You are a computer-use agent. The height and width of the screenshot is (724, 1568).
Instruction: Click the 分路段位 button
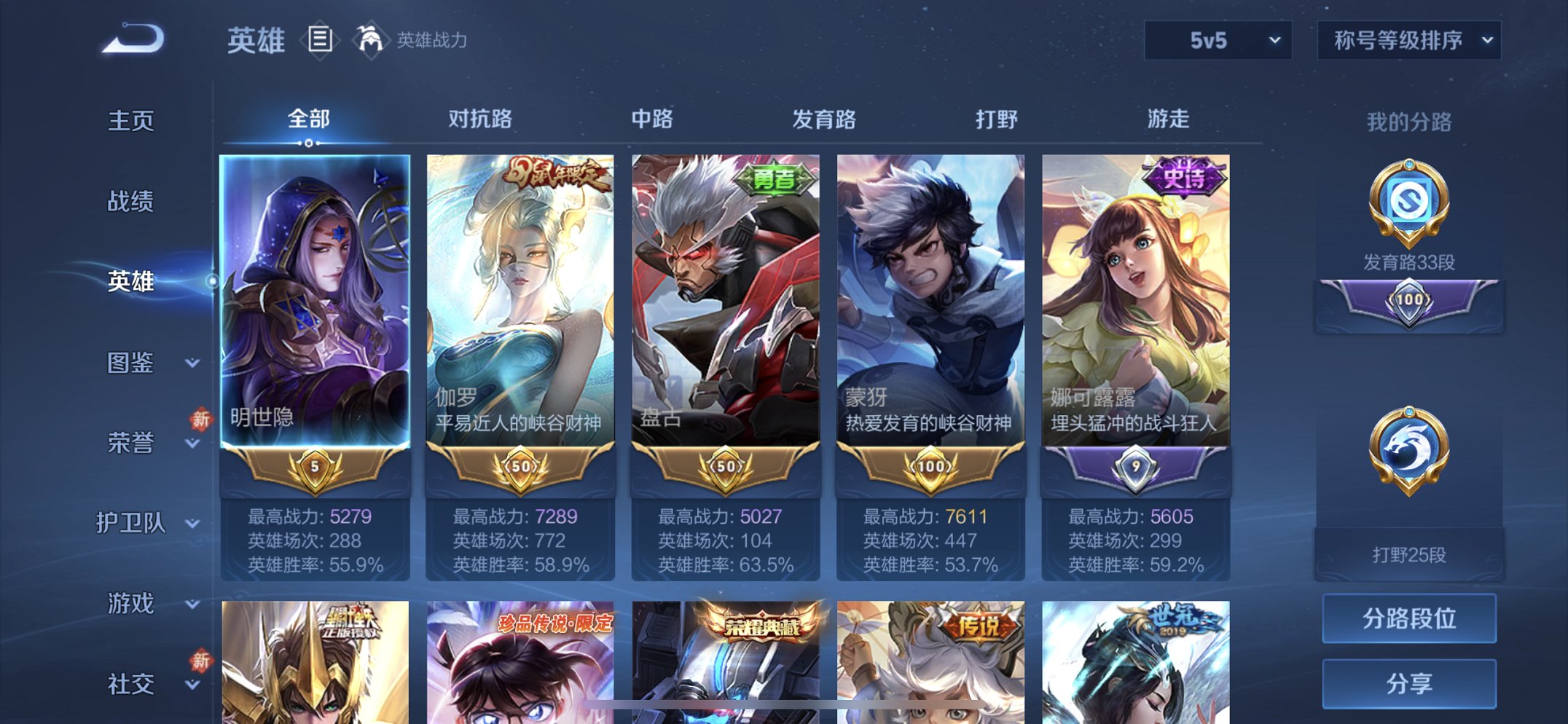point(1410,620)
